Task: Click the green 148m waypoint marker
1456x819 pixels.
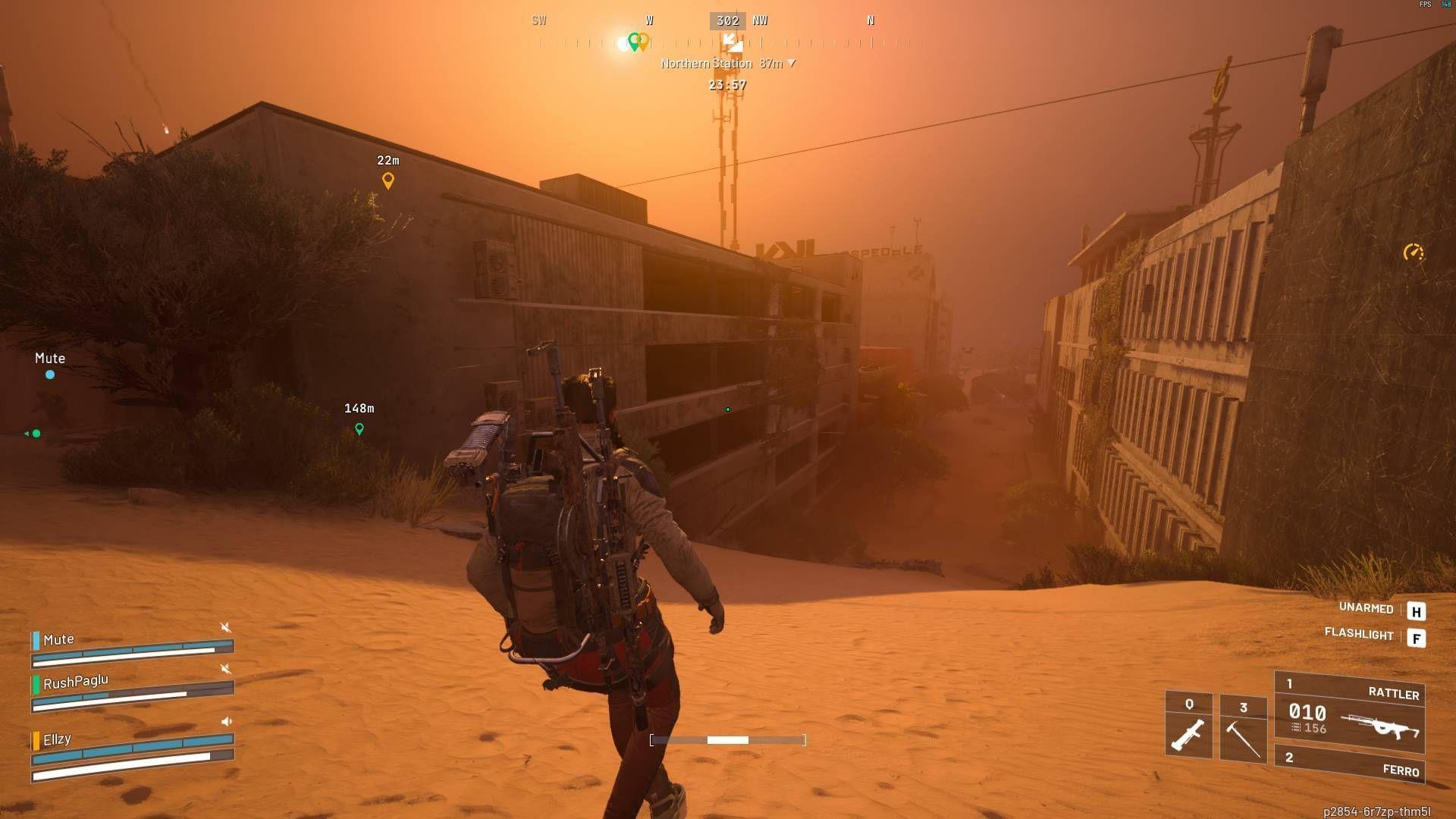Action: click(359, 429)
